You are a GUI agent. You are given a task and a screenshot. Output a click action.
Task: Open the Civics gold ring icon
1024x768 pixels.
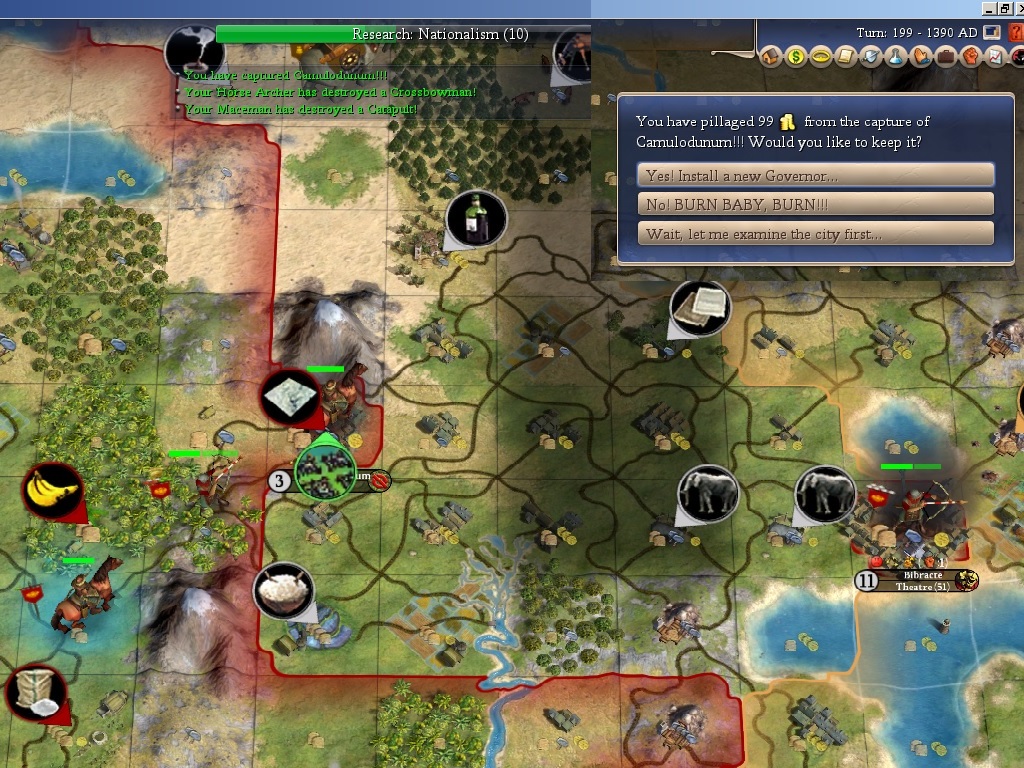click(x=821, y=57)
